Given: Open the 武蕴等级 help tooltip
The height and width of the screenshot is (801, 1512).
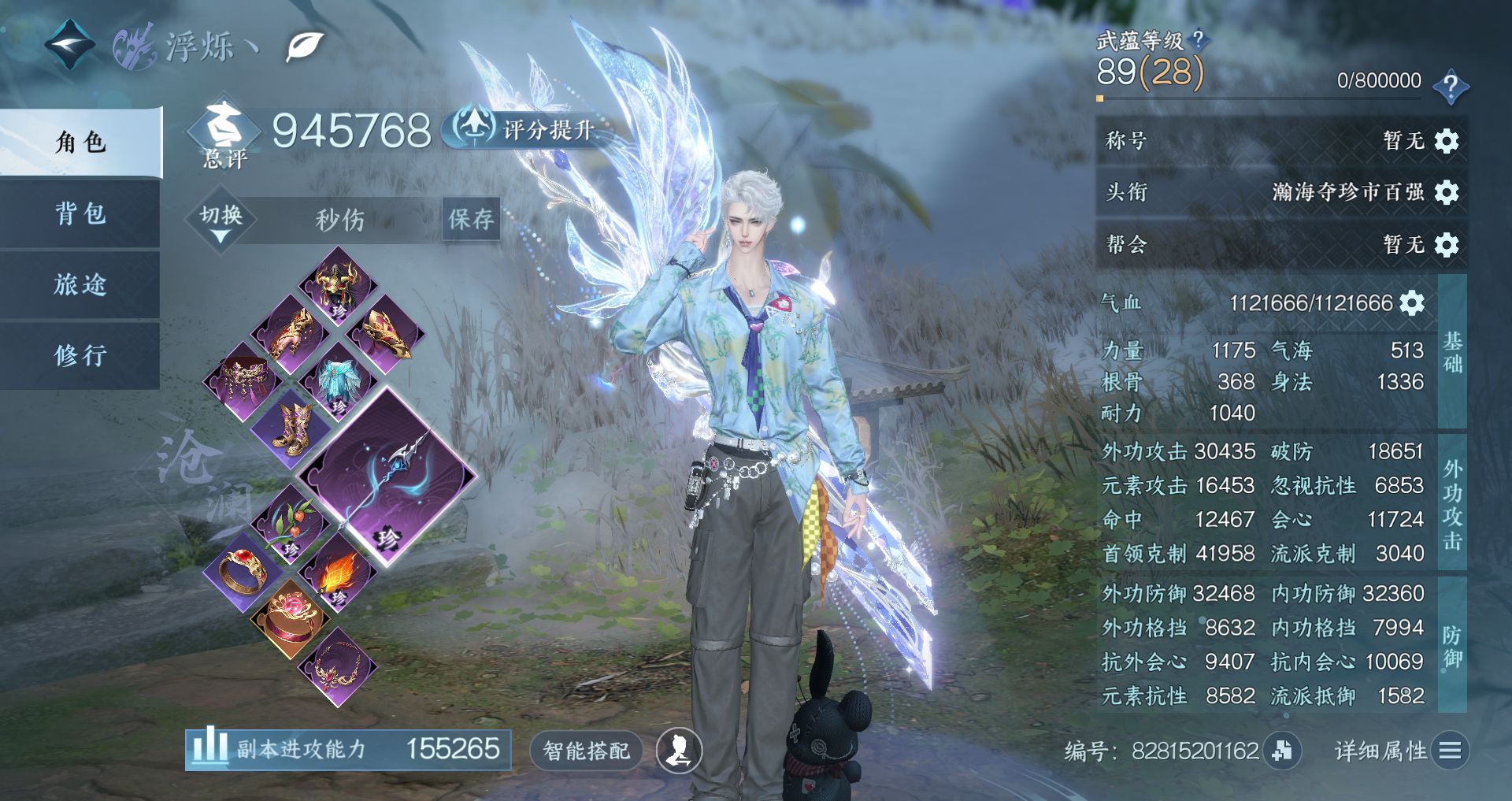Looking at the screenshot, I should coord(1198,39).
